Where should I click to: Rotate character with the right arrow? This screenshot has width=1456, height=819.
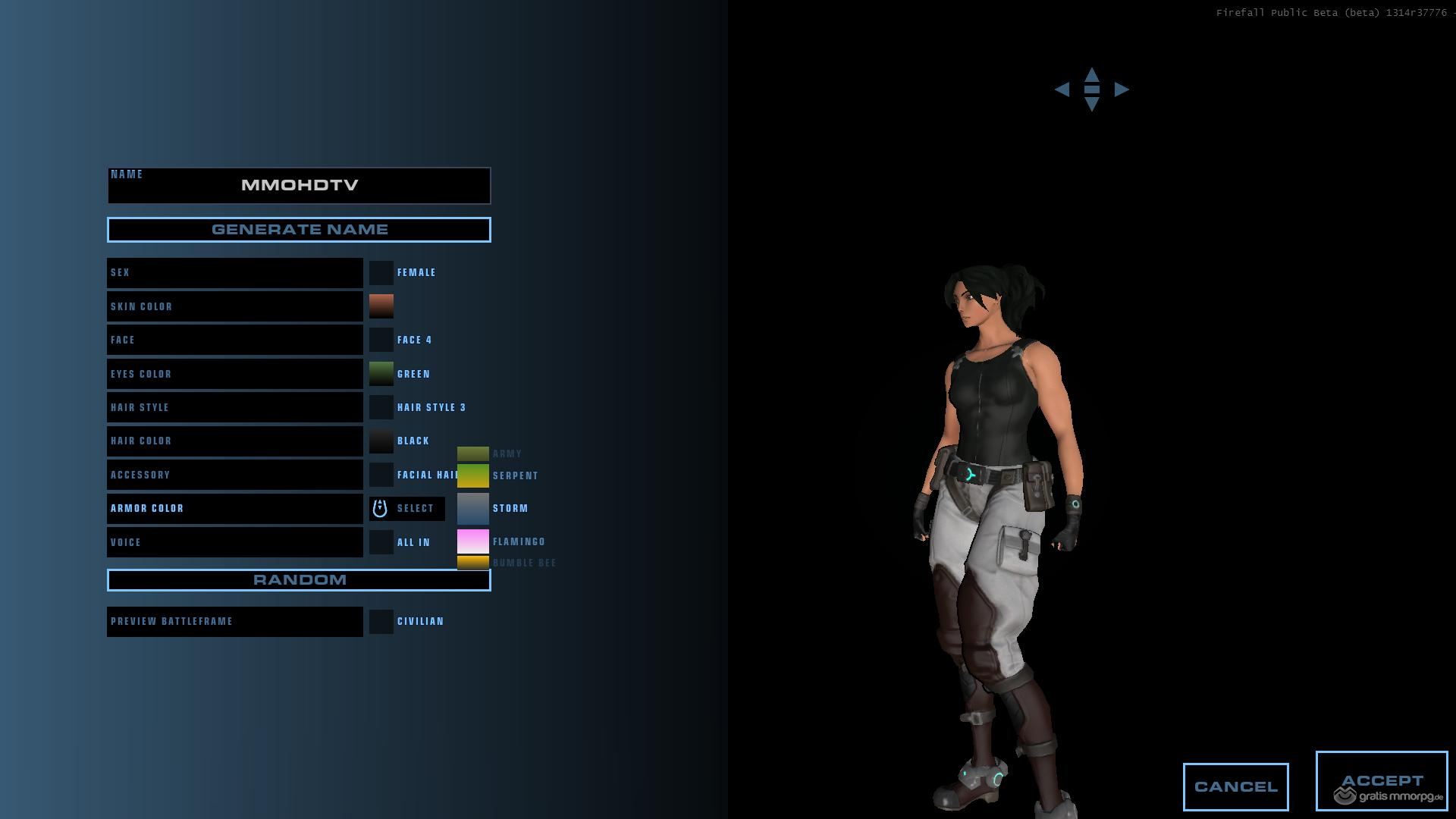(x=1122, y=89)
